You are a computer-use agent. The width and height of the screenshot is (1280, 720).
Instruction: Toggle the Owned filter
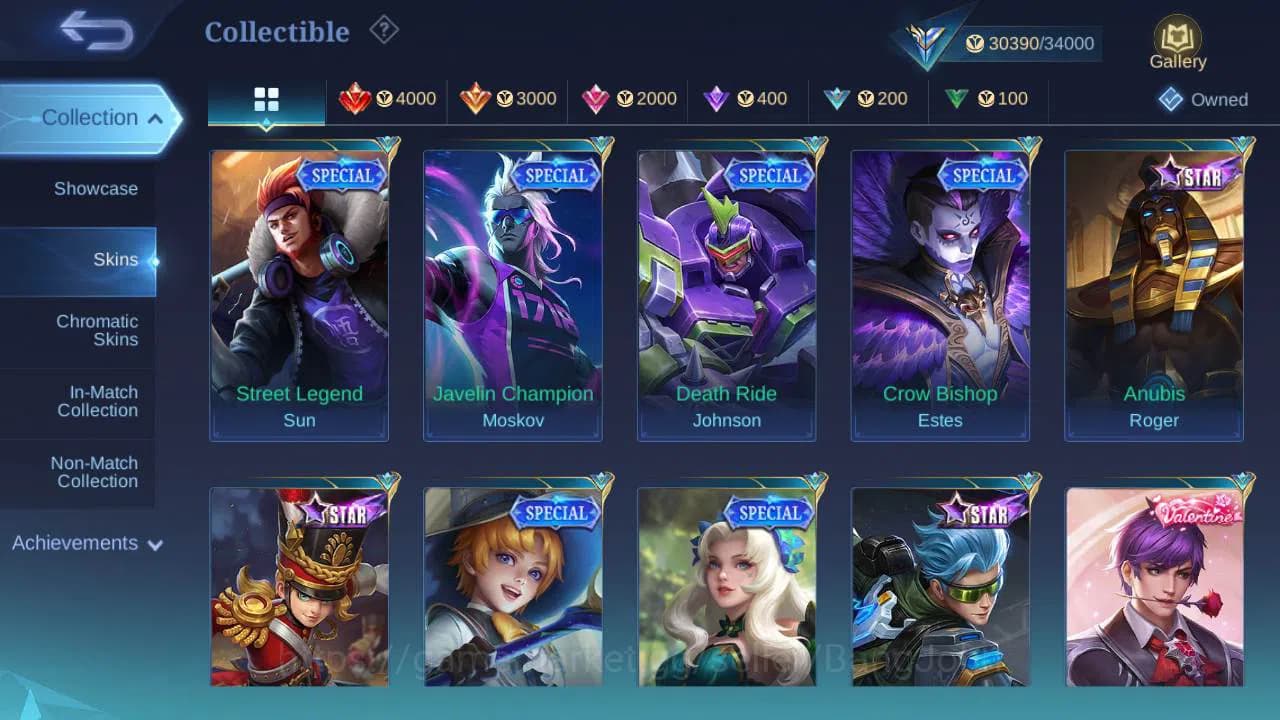[x=1204, y=100]
